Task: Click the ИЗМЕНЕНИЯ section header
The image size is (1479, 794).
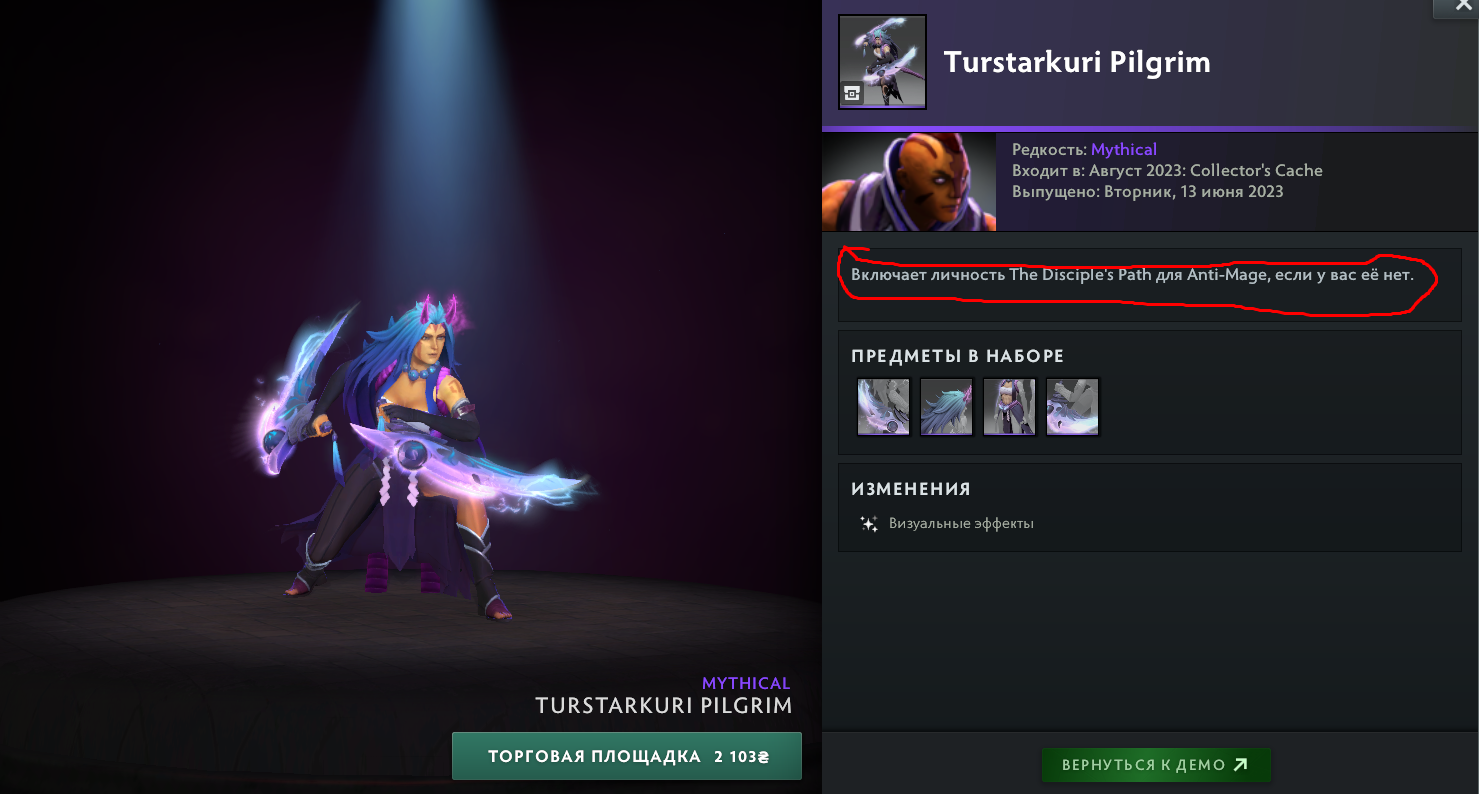Action: 911,489
